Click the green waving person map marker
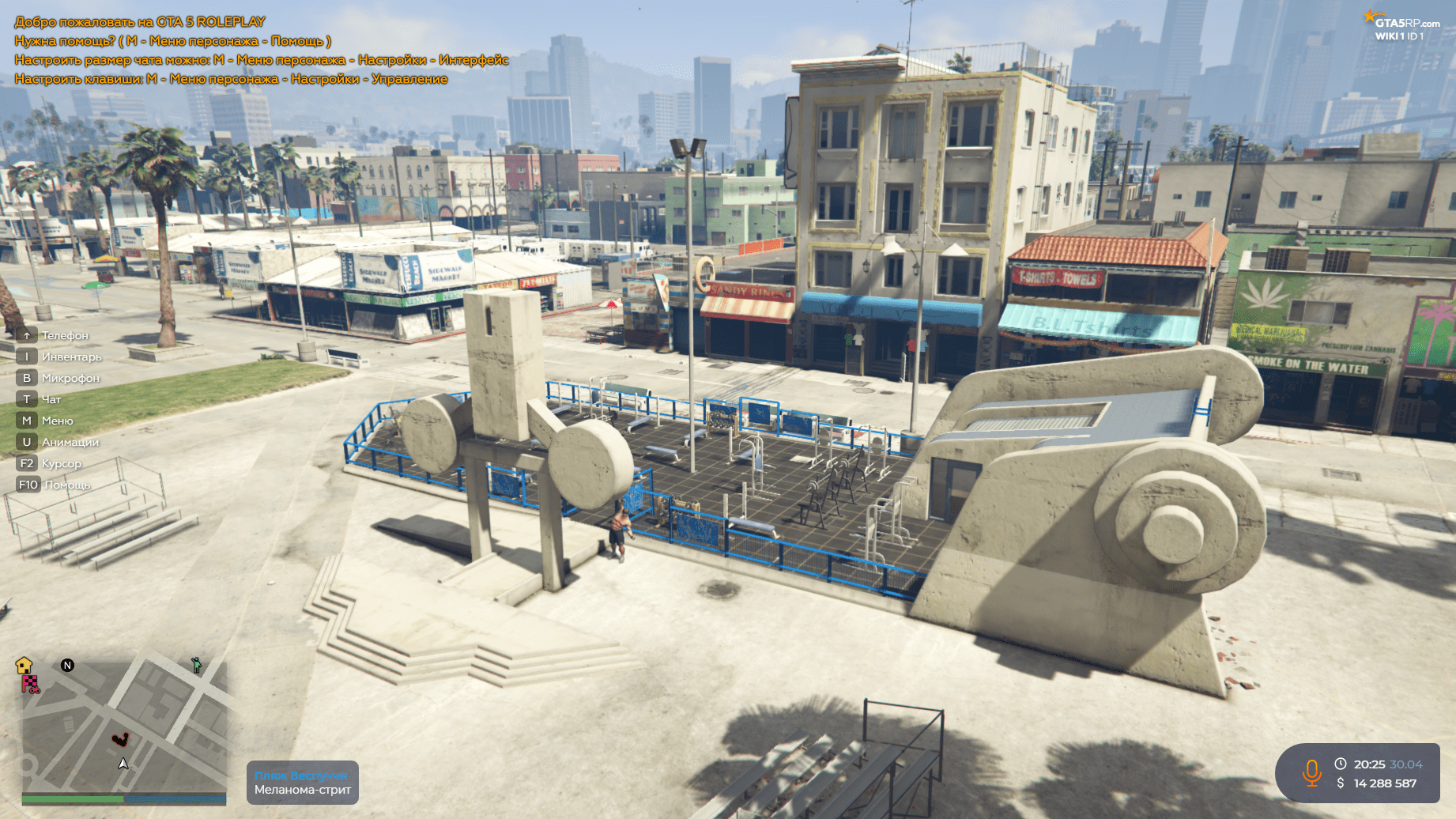 click(x=196, y=665)
